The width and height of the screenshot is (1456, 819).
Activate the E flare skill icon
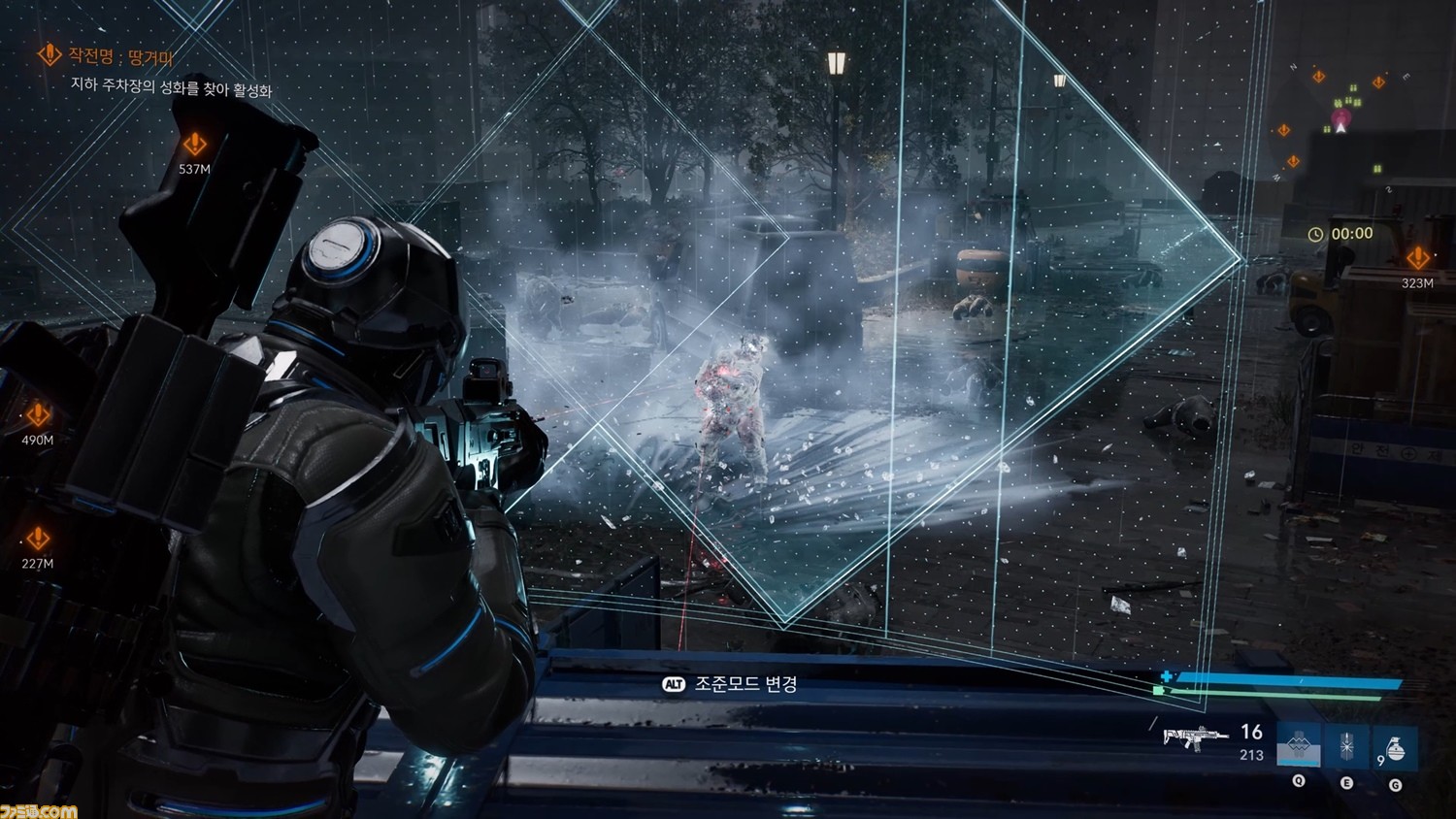pos(1347,744)
